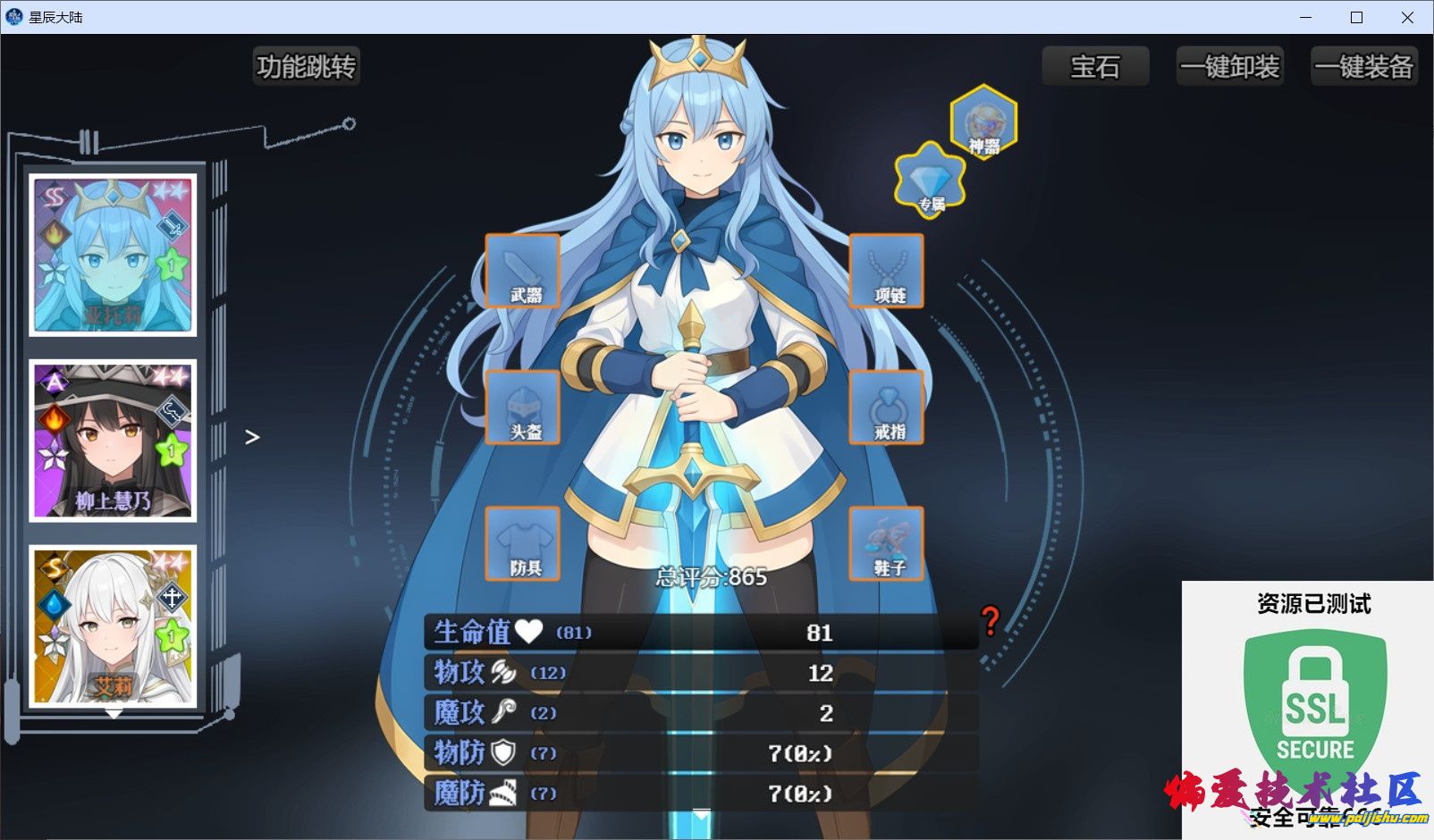The image size is (1434, 840).
Task: Click the shield icon next to 物防
Action: click(502, 753)
